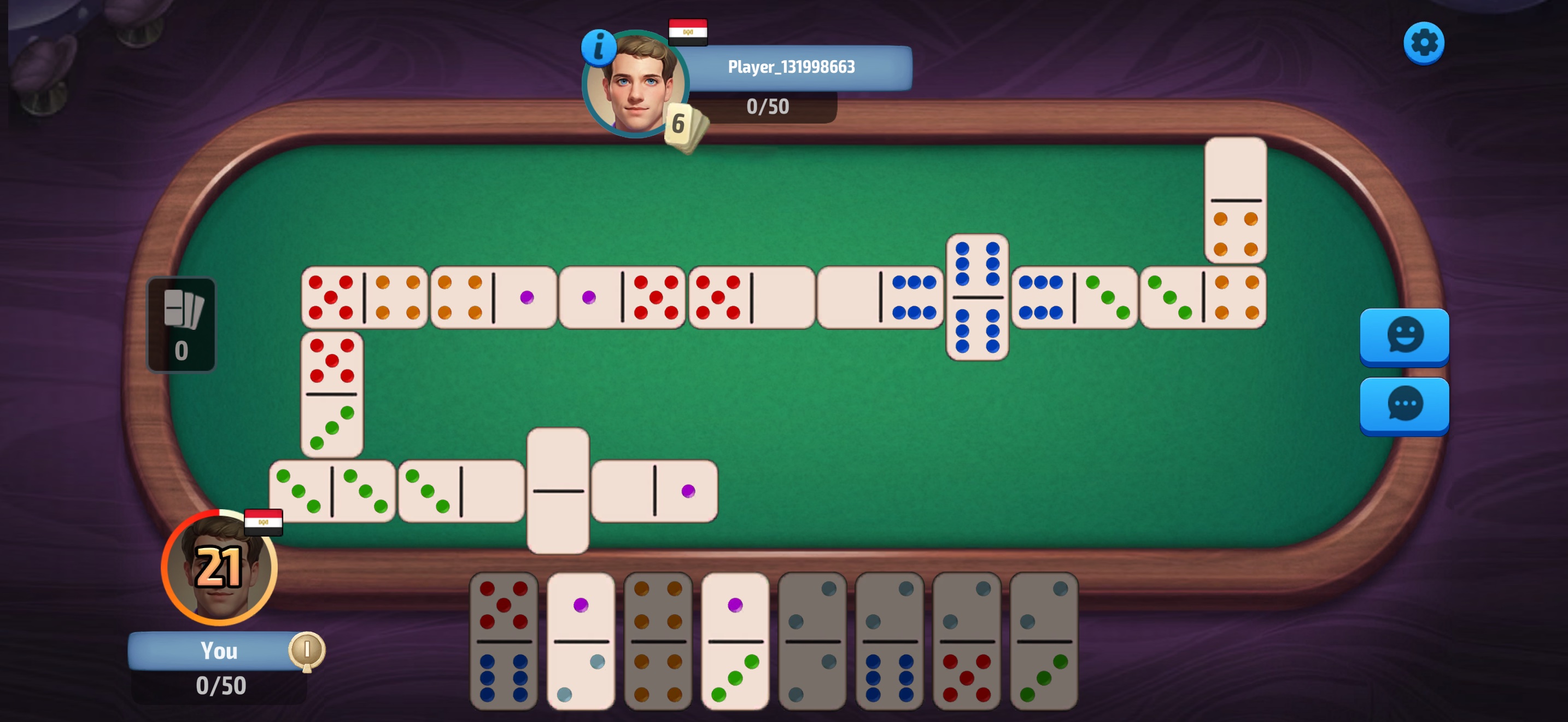Select the two-three domino with green pips
Viewport: 1568px width, 722px height.
(1043, 641)
